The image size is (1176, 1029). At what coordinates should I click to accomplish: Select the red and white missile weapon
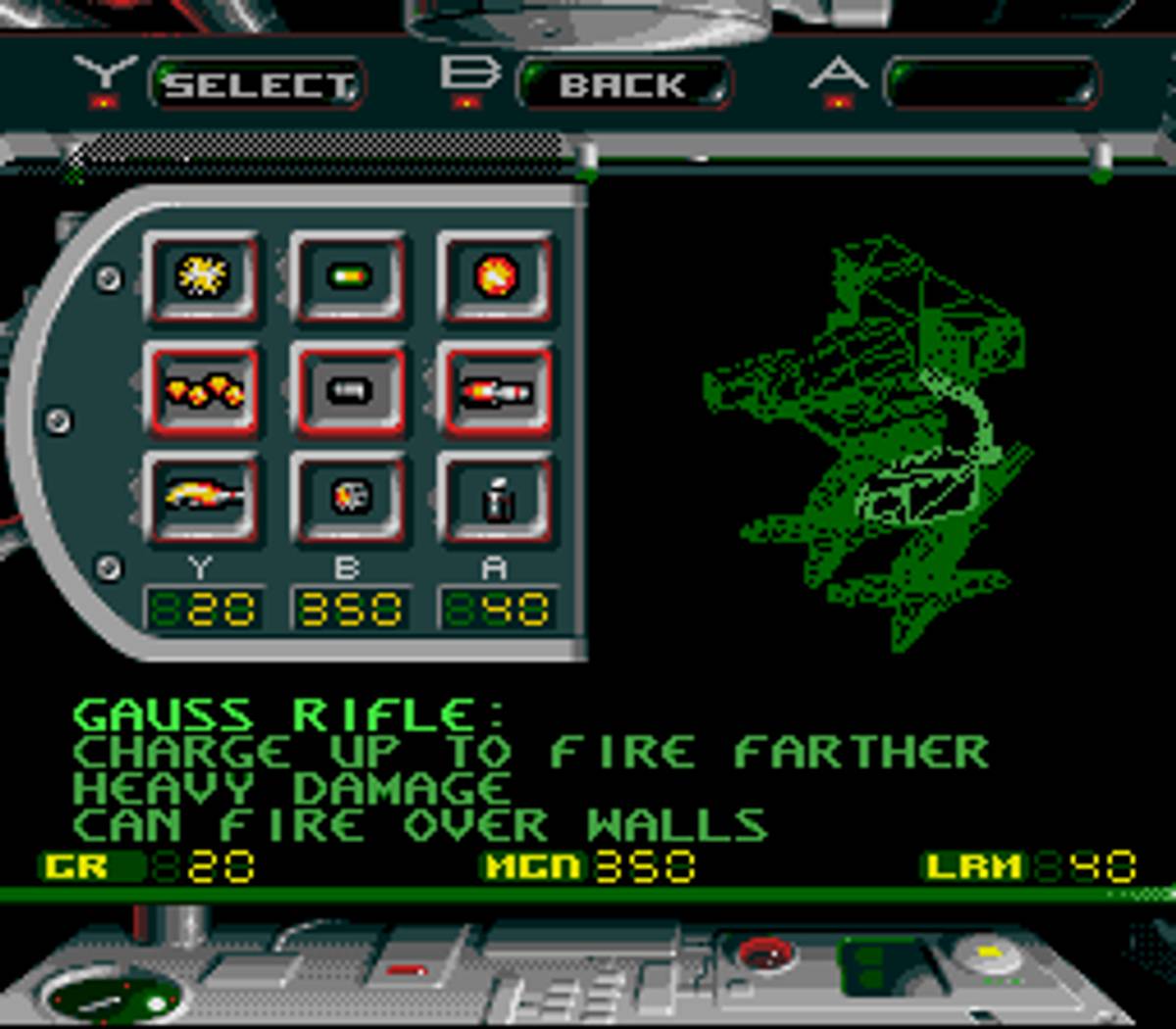coord(496,390)
